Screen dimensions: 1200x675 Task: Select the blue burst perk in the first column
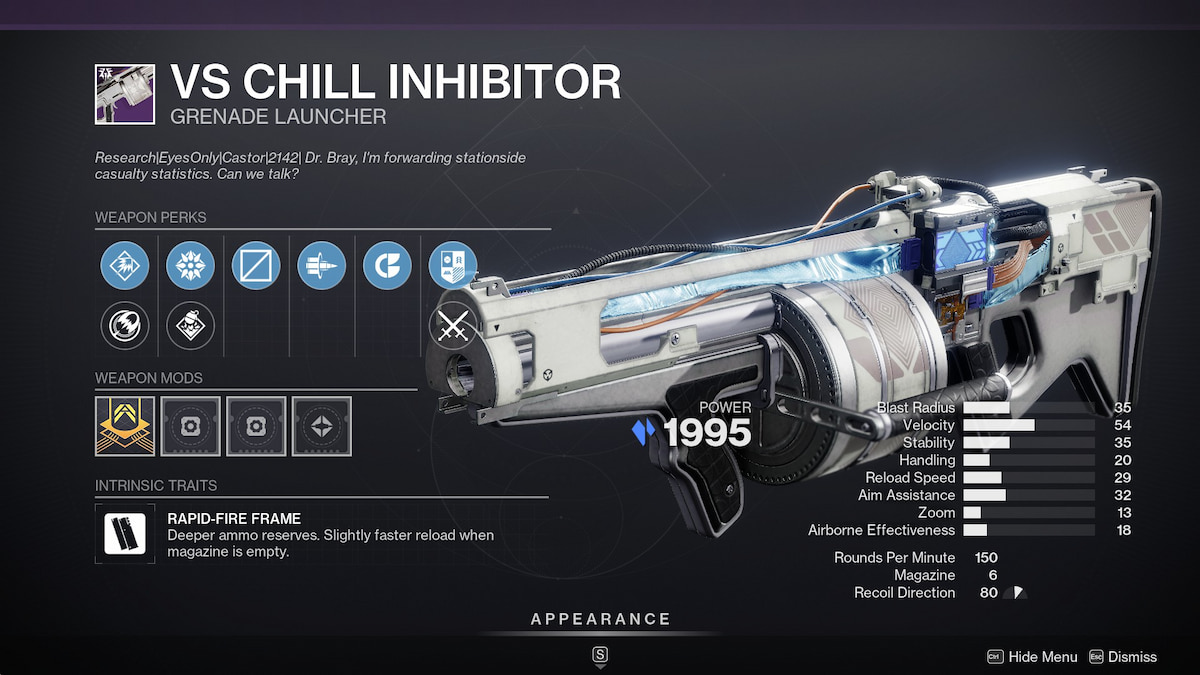point(125,266)
